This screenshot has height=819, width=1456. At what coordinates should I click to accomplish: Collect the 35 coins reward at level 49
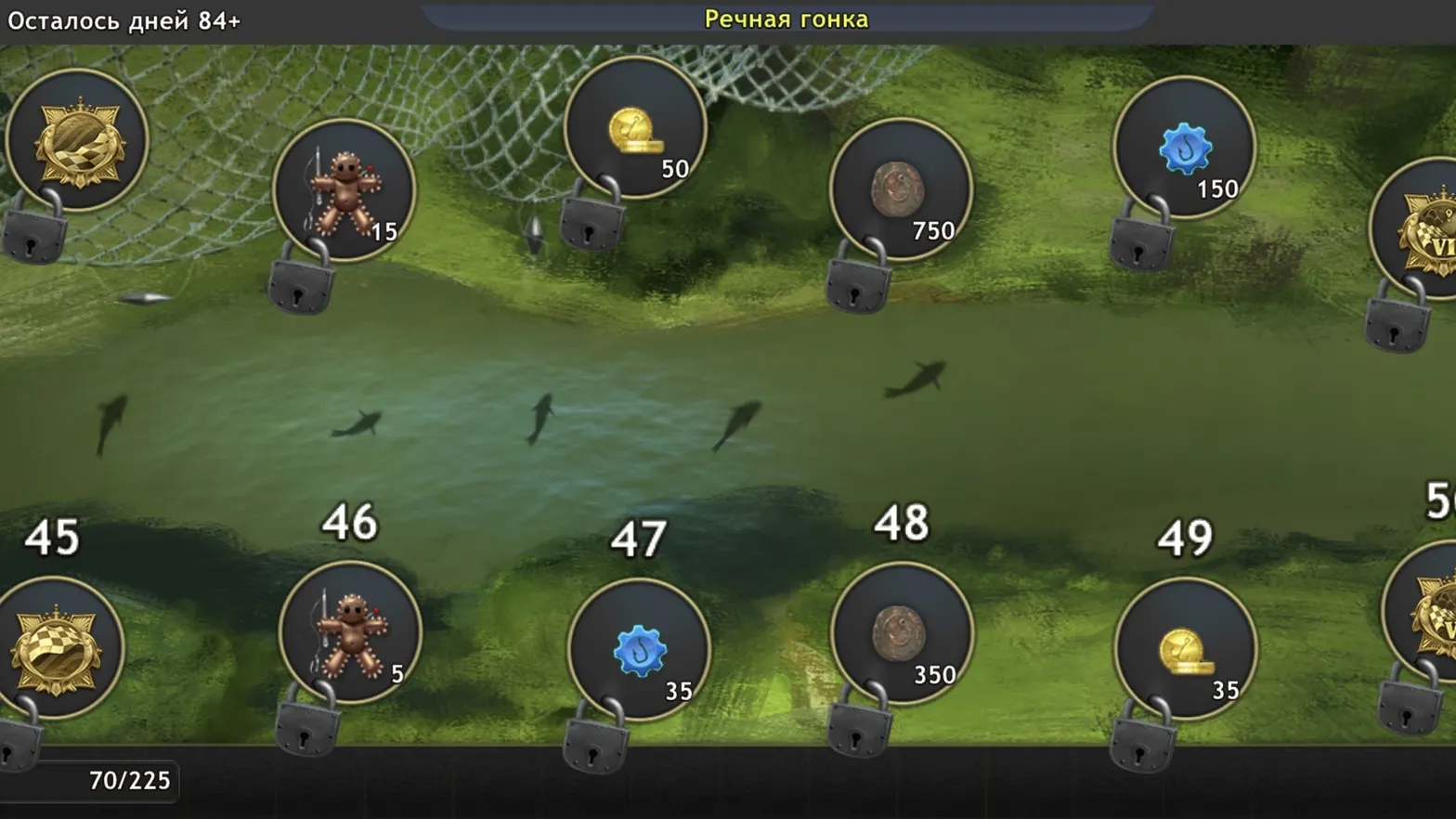coord(1184,645)
